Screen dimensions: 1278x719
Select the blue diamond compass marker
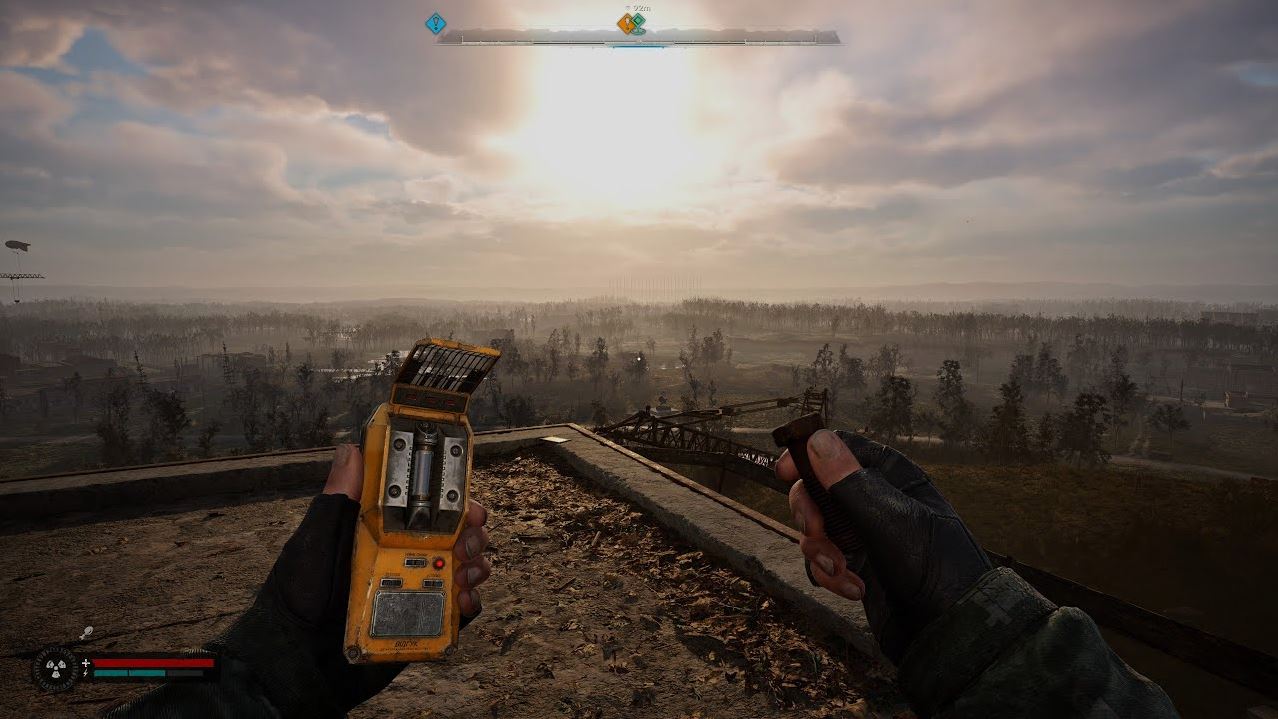tap(435, 23)
